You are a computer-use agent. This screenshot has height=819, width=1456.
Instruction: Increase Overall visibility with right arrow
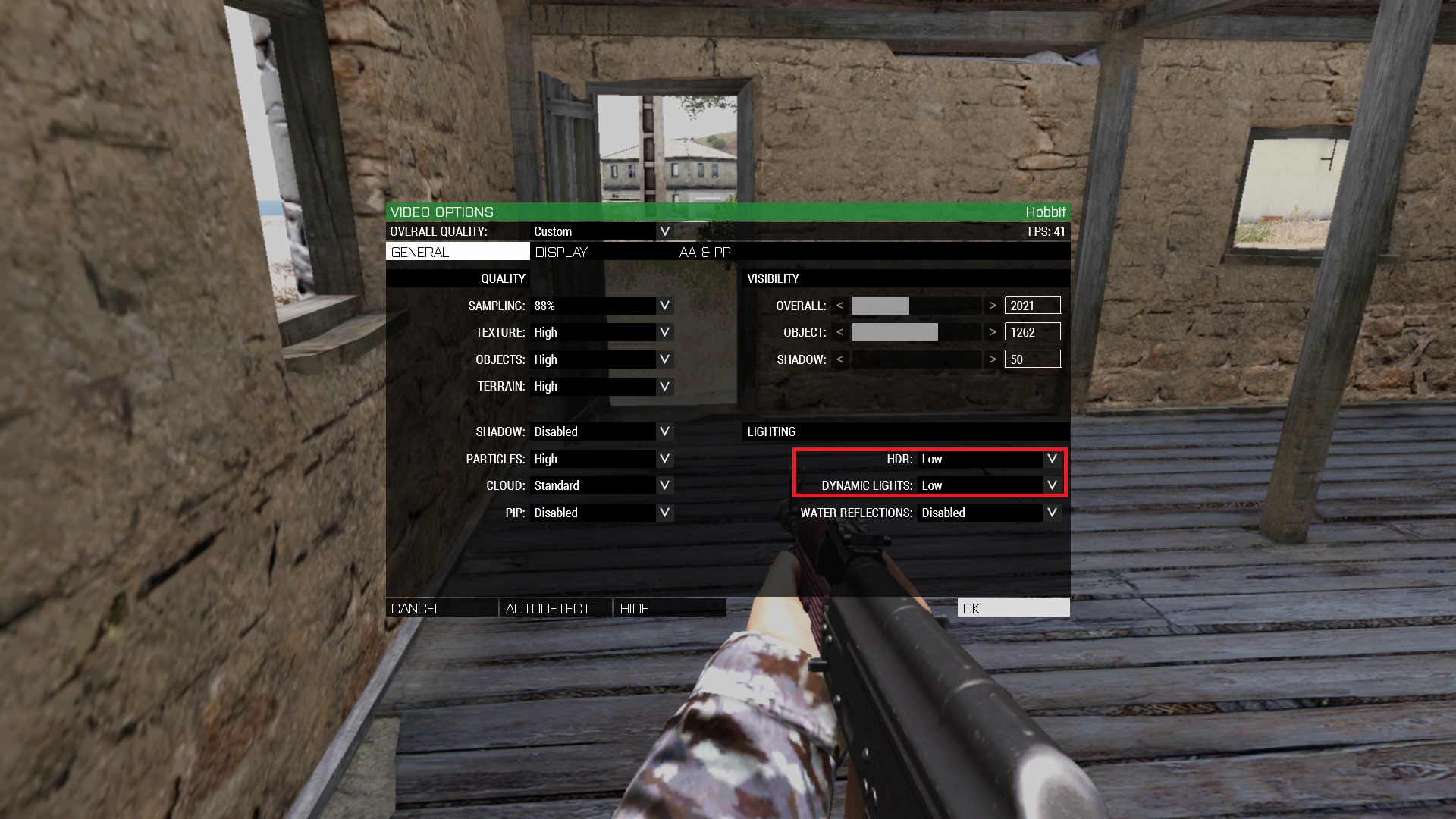(x=992, y=306)
